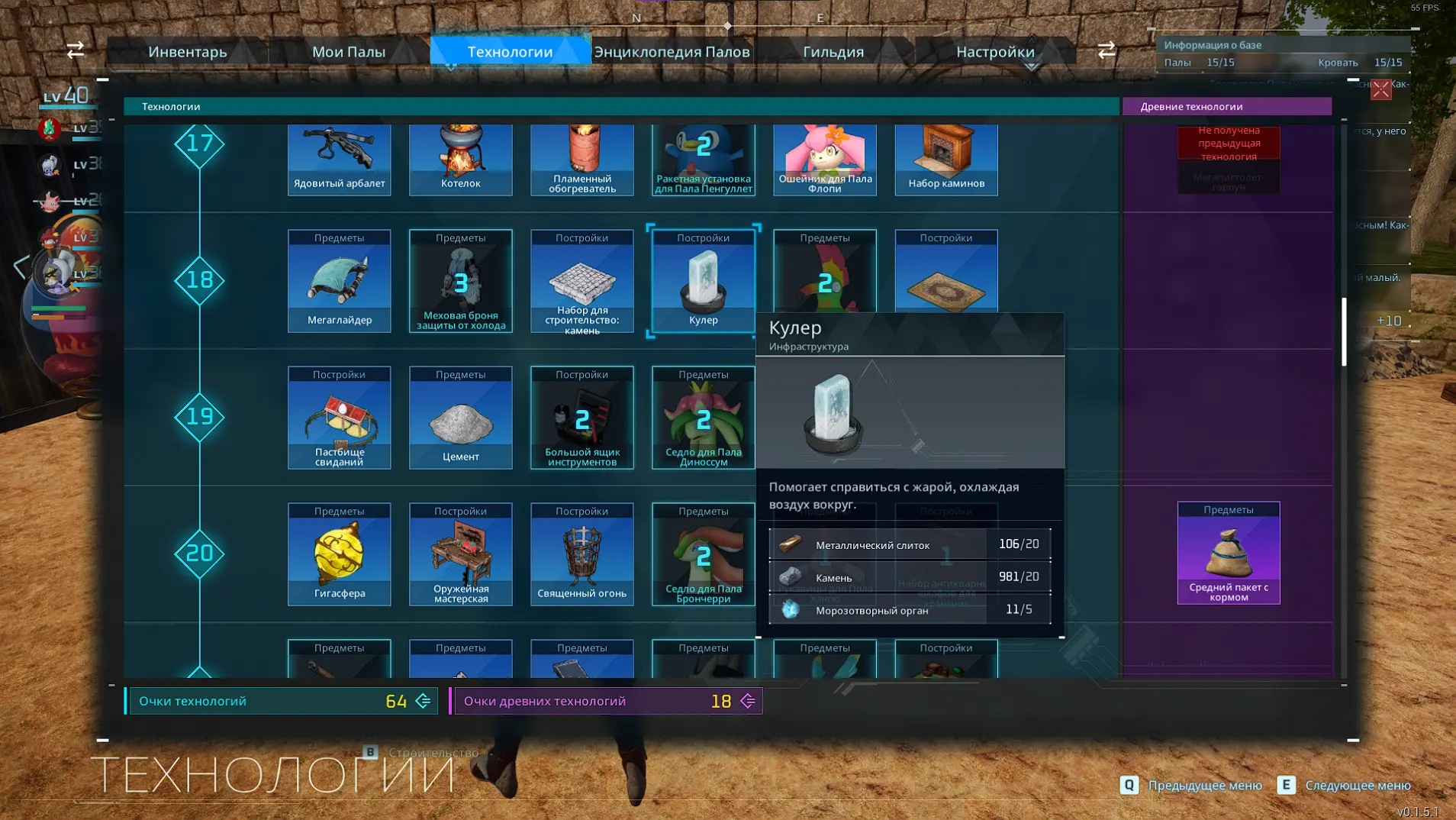Choose the Набор каминов tile

click(x=946, y=160)
